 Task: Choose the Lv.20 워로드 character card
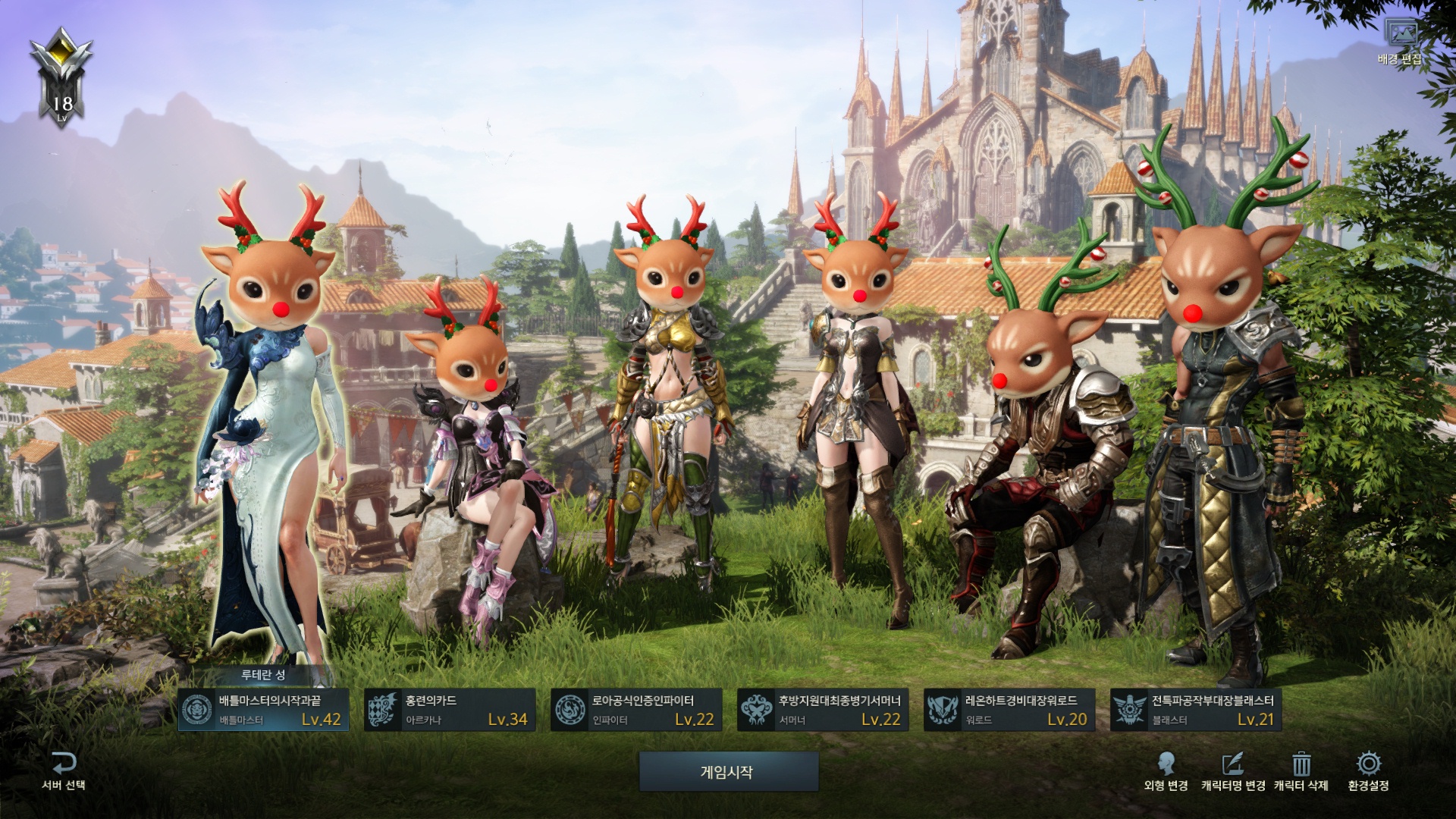point(1009,710)
